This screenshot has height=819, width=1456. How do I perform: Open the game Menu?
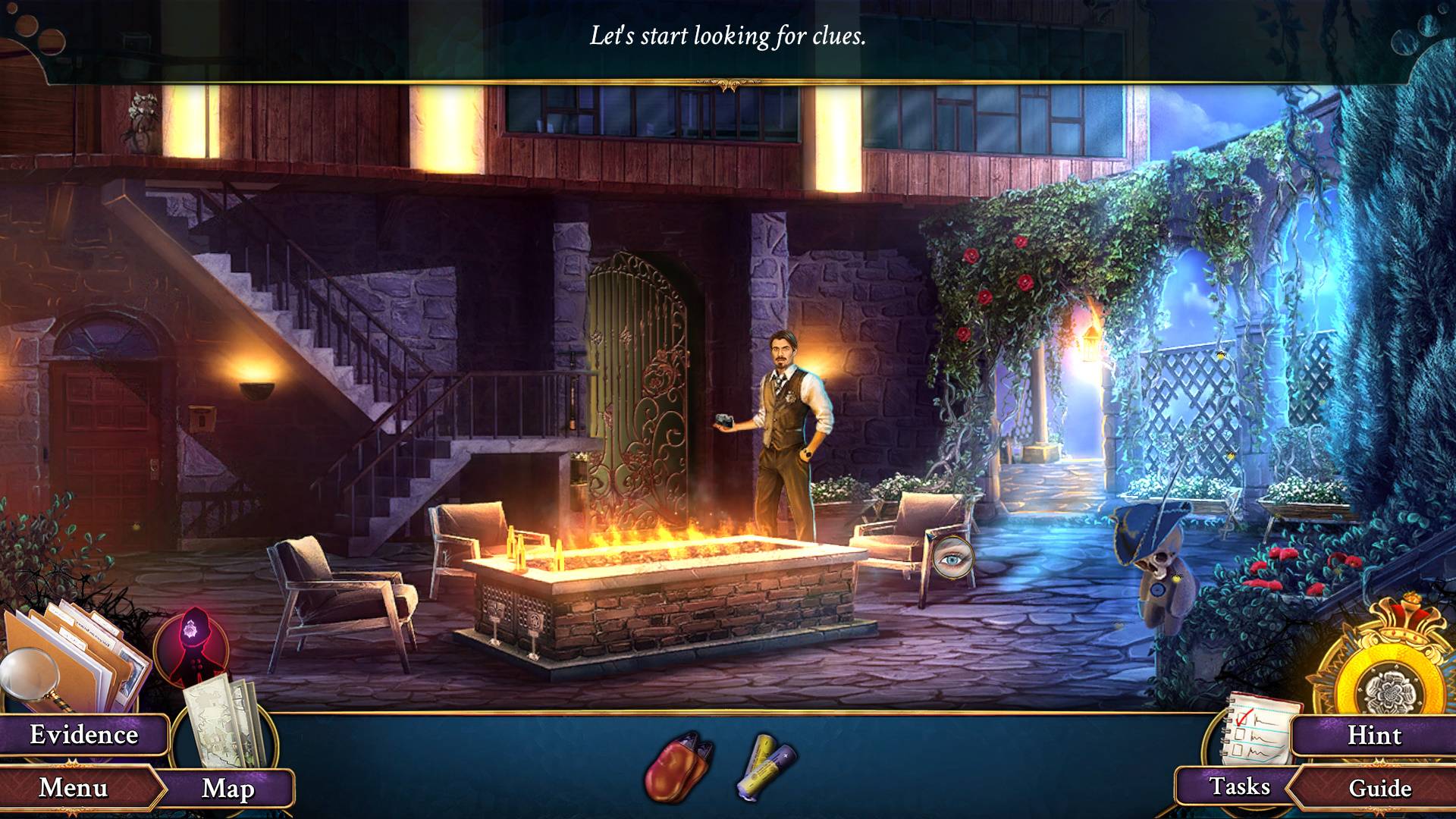pyautogui.click(x=74, y=788)
